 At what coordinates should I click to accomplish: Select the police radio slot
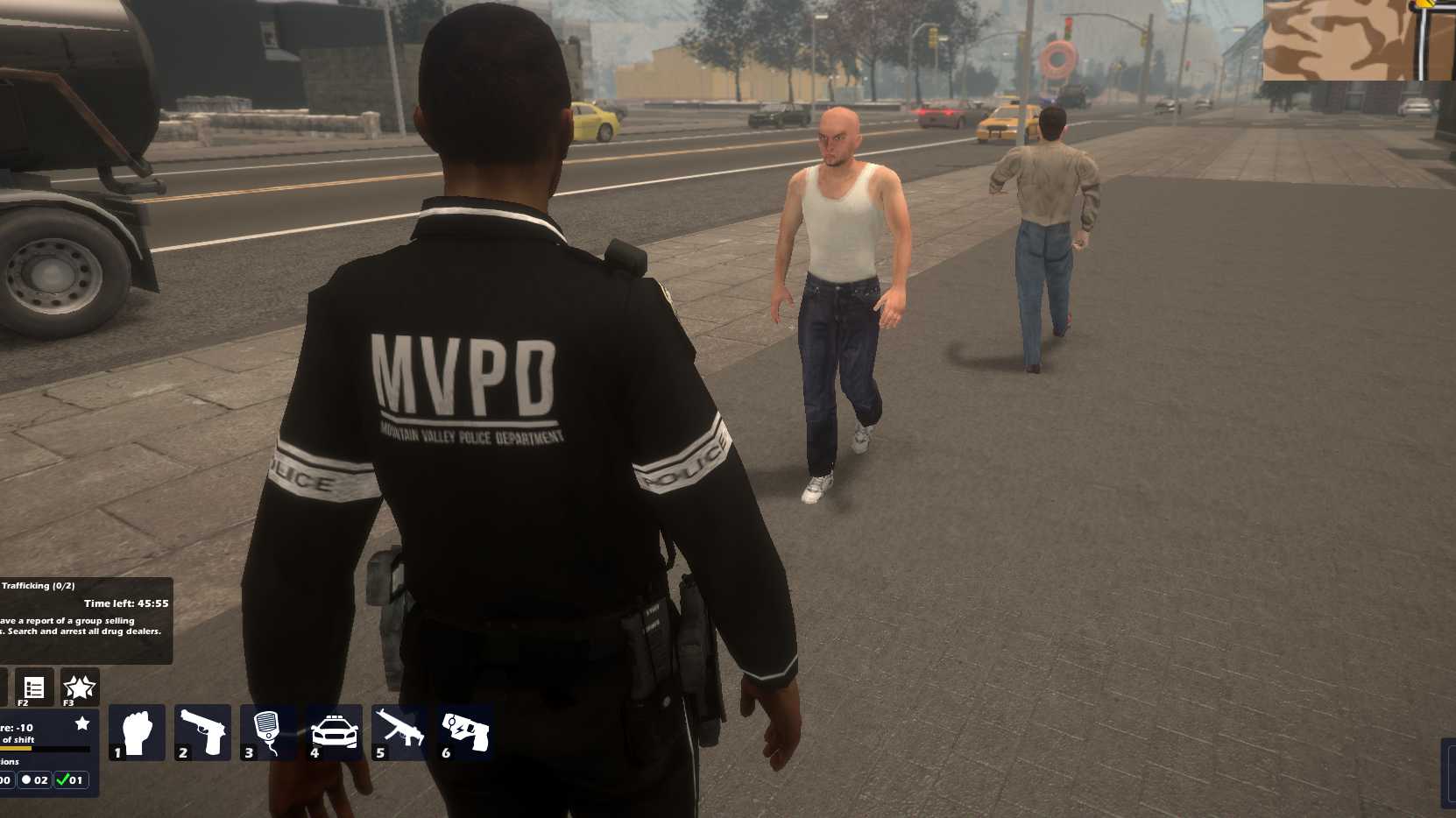pos(268,732)
